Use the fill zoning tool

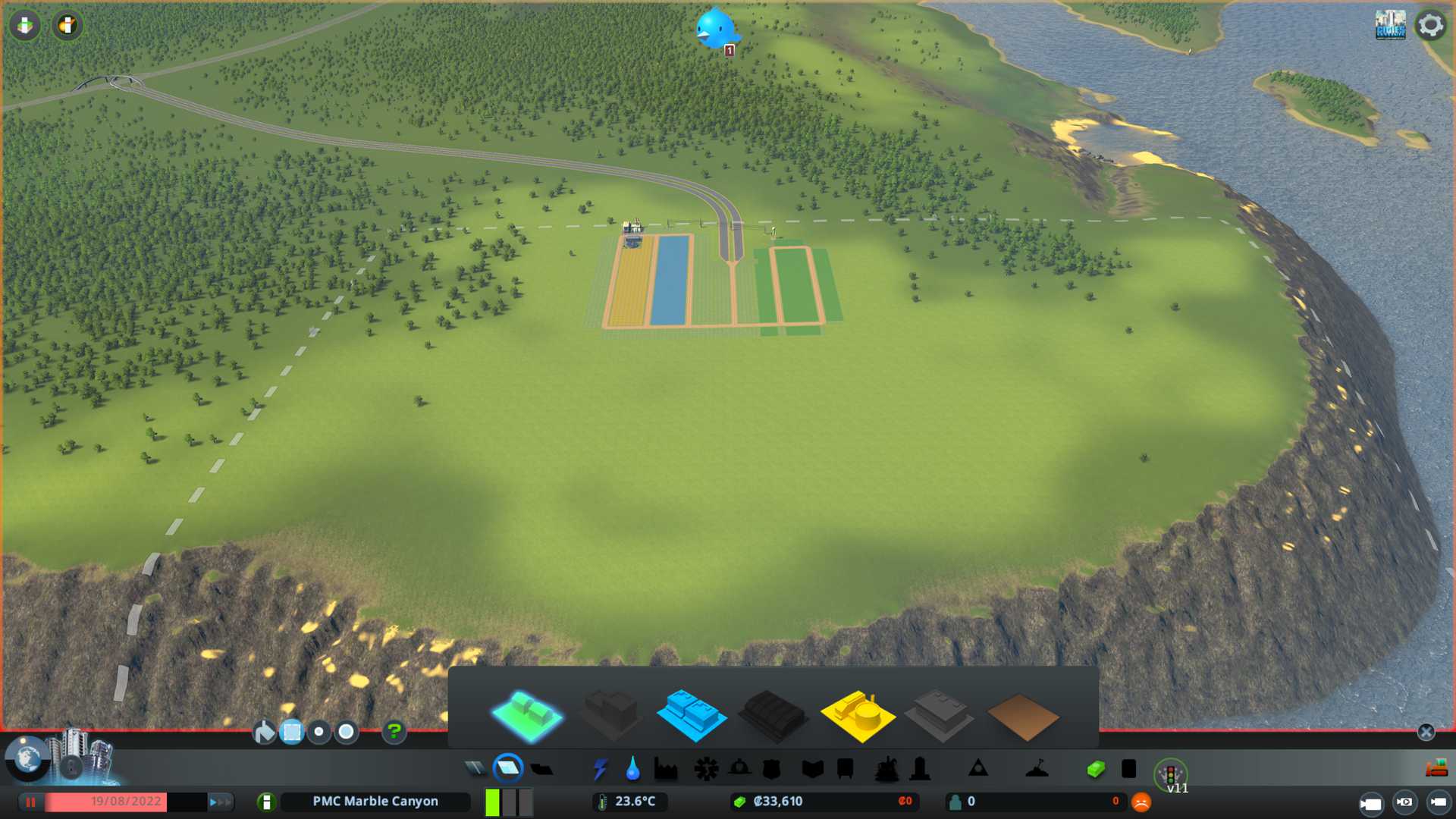pos(265,732)
